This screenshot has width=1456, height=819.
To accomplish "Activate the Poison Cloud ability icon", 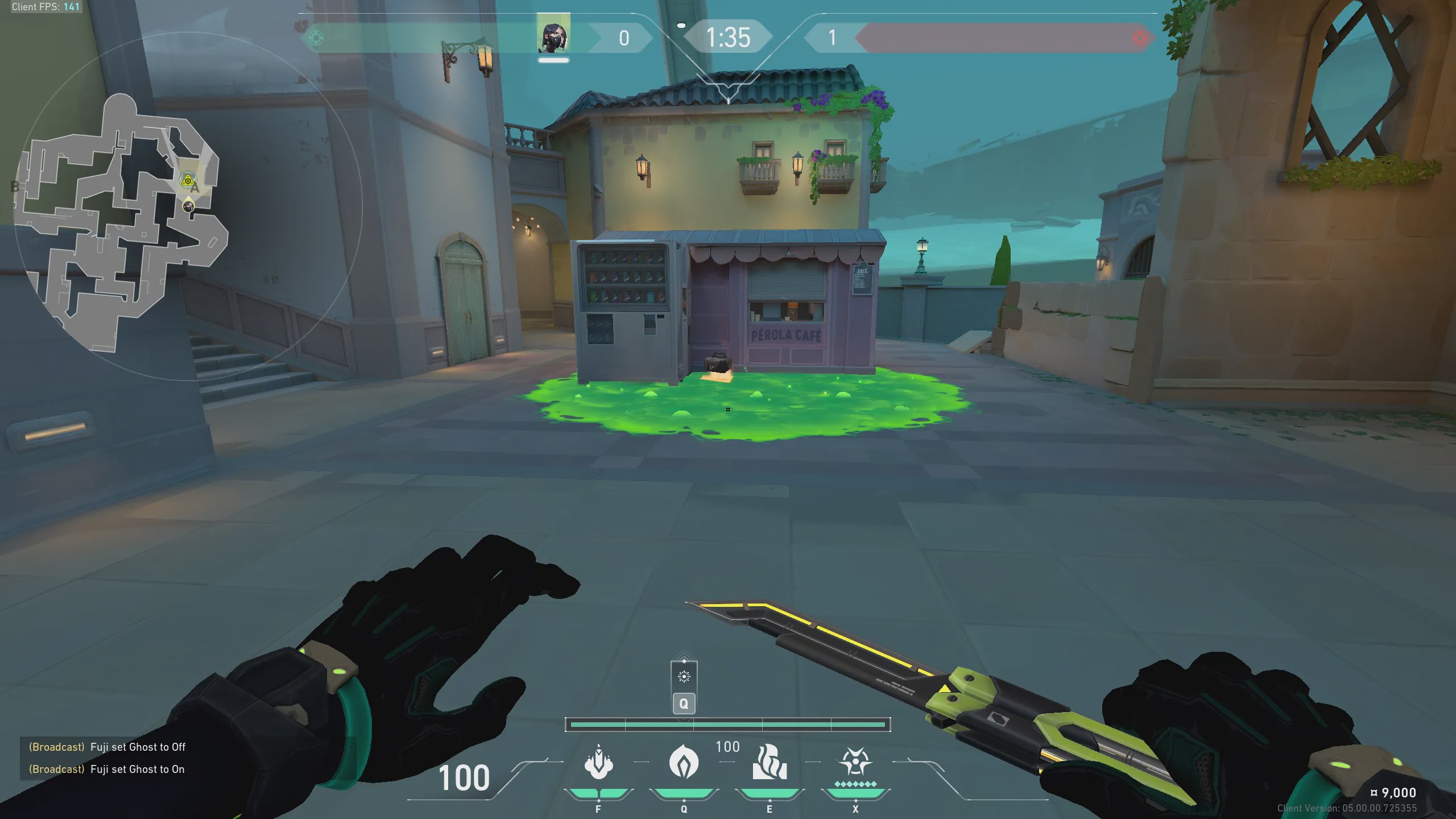I will click(x=684, y=762).
